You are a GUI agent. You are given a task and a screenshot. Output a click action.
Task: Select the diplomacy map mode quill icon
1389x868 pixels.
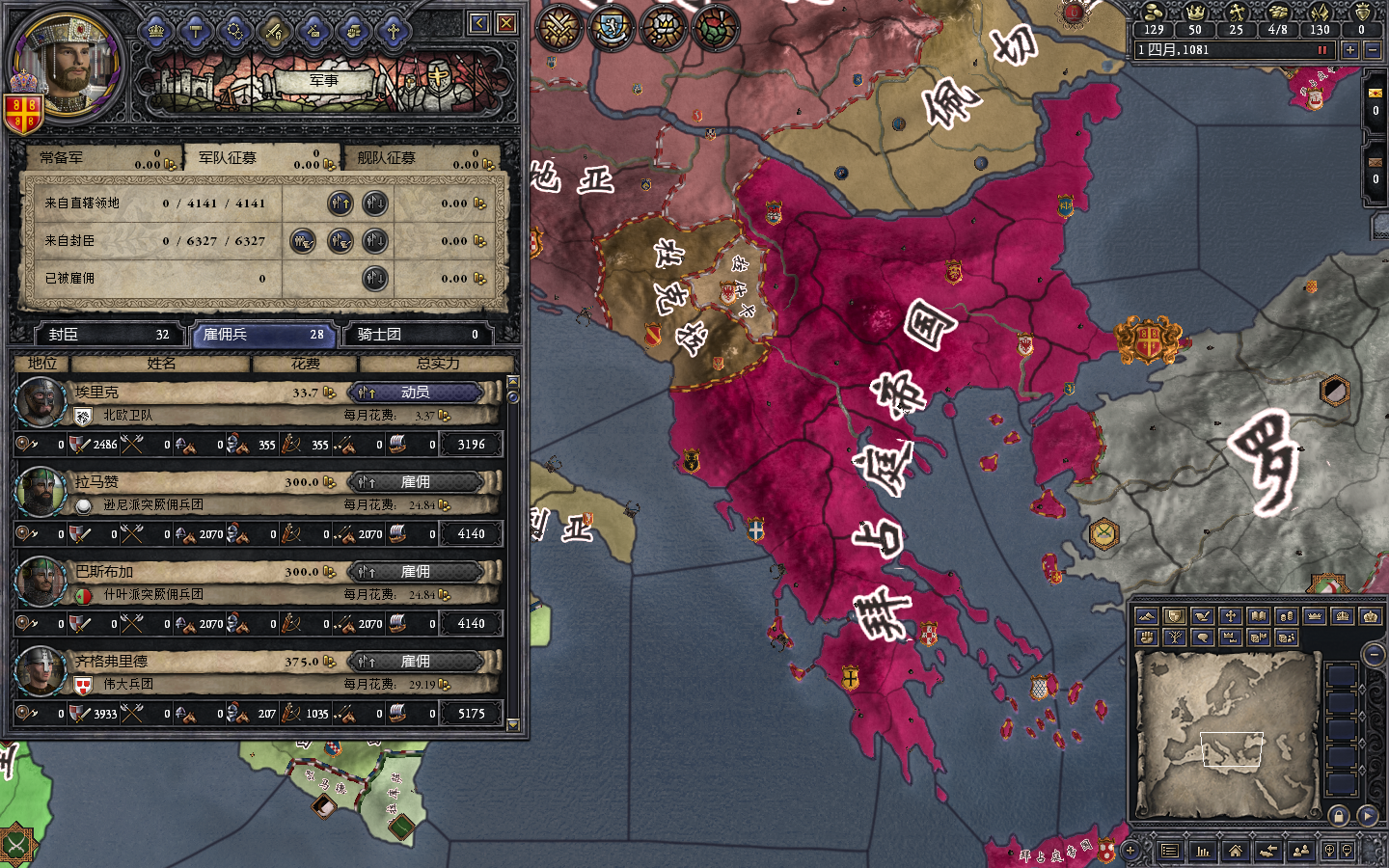click(x=1203, y=616)
